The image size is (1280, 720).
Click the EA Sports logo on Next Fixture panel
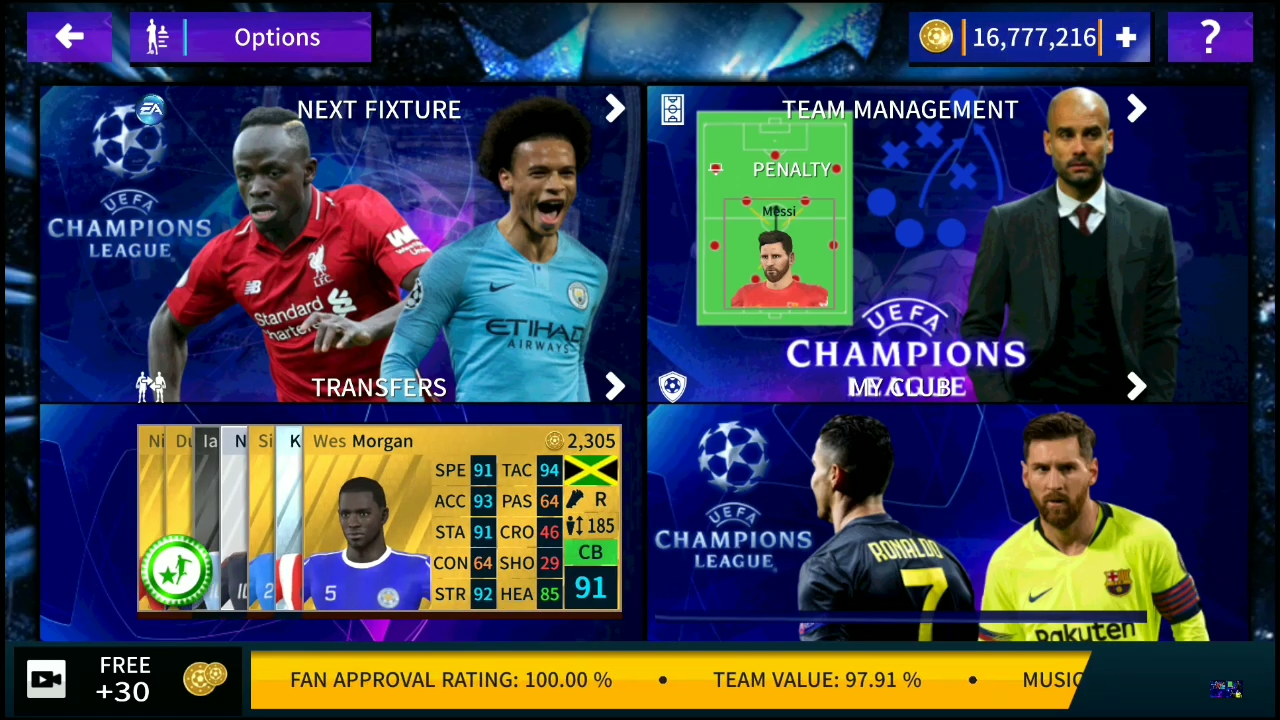[x=150, y=110]
